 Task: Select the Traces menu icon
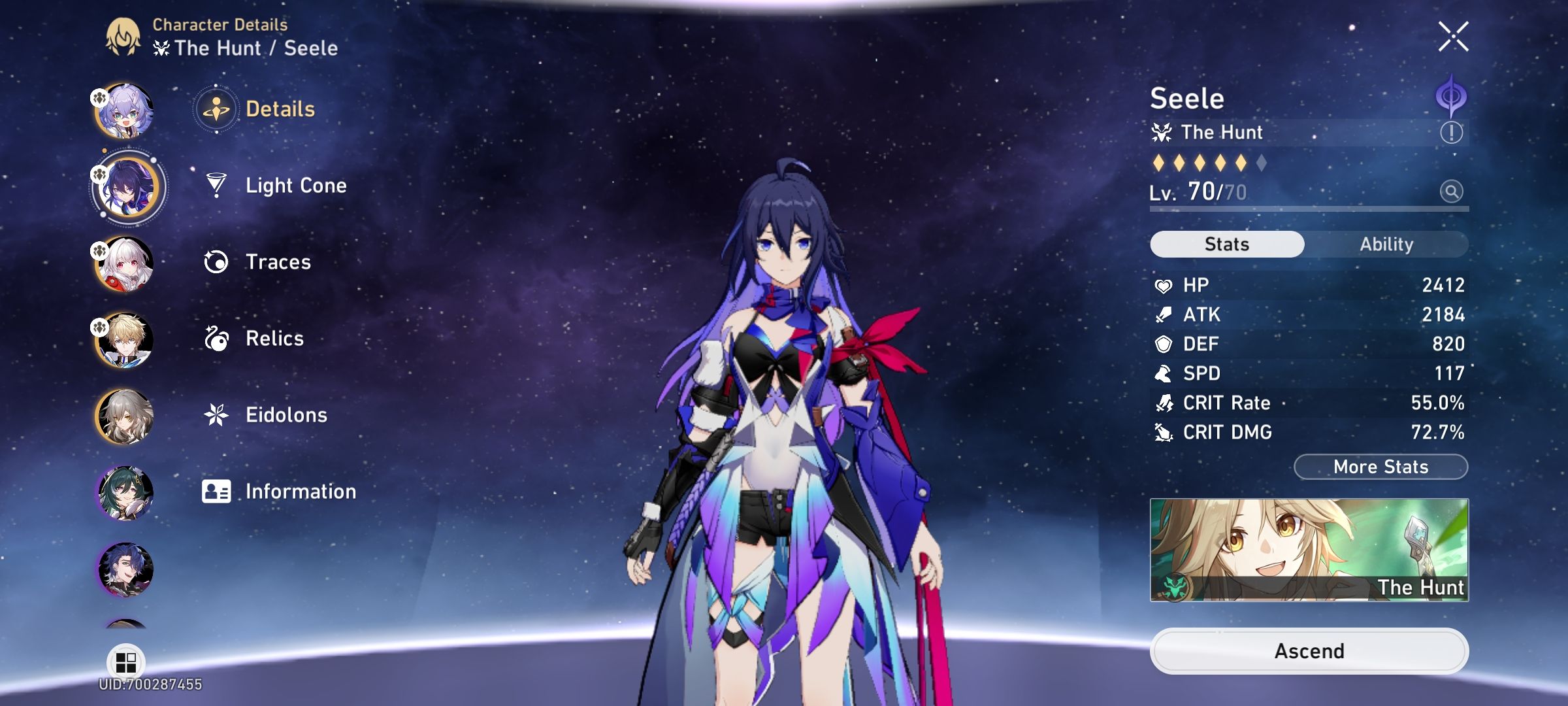pyautogui.click(x=218, y=262)
